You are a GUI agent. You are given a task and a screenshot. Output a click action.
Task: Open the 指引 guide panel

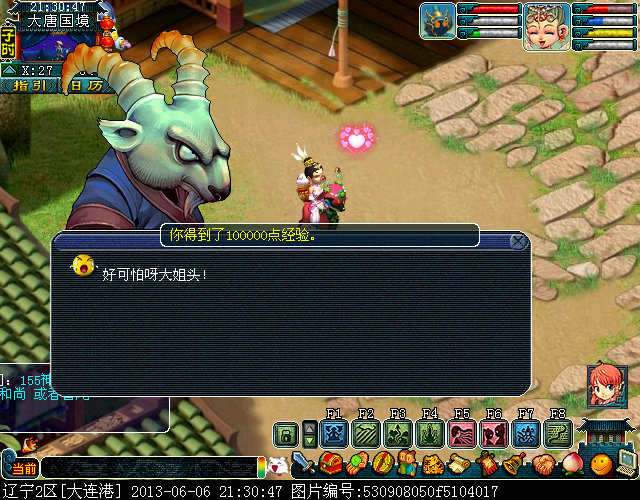pos(28,86)
